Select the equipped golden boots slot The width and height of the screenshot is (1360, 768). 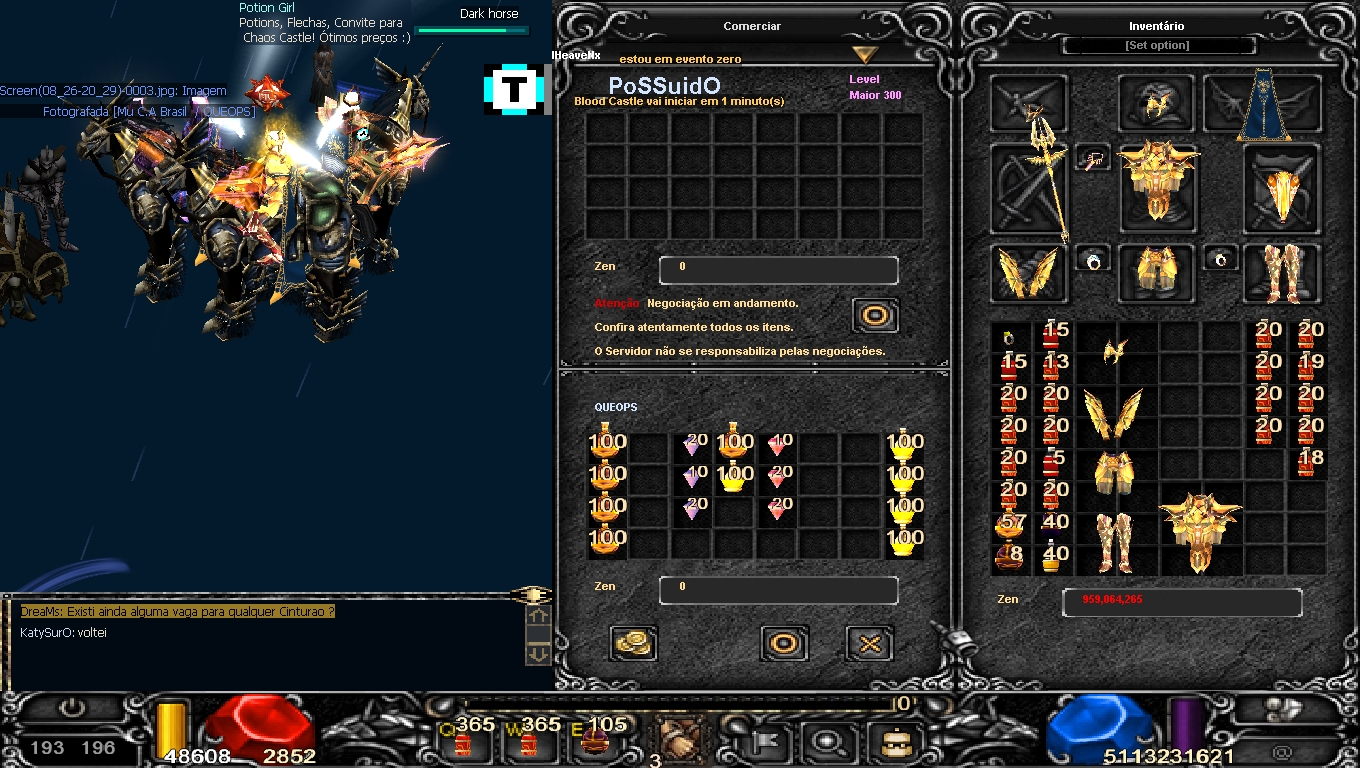click(x=1281, y=272)
